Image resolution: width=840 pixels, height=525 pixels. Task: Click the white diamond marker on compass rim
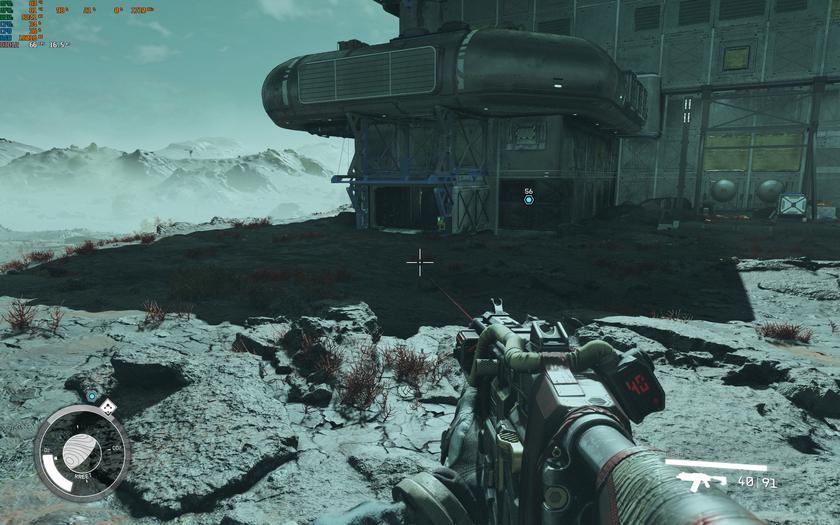pos(108,406)
